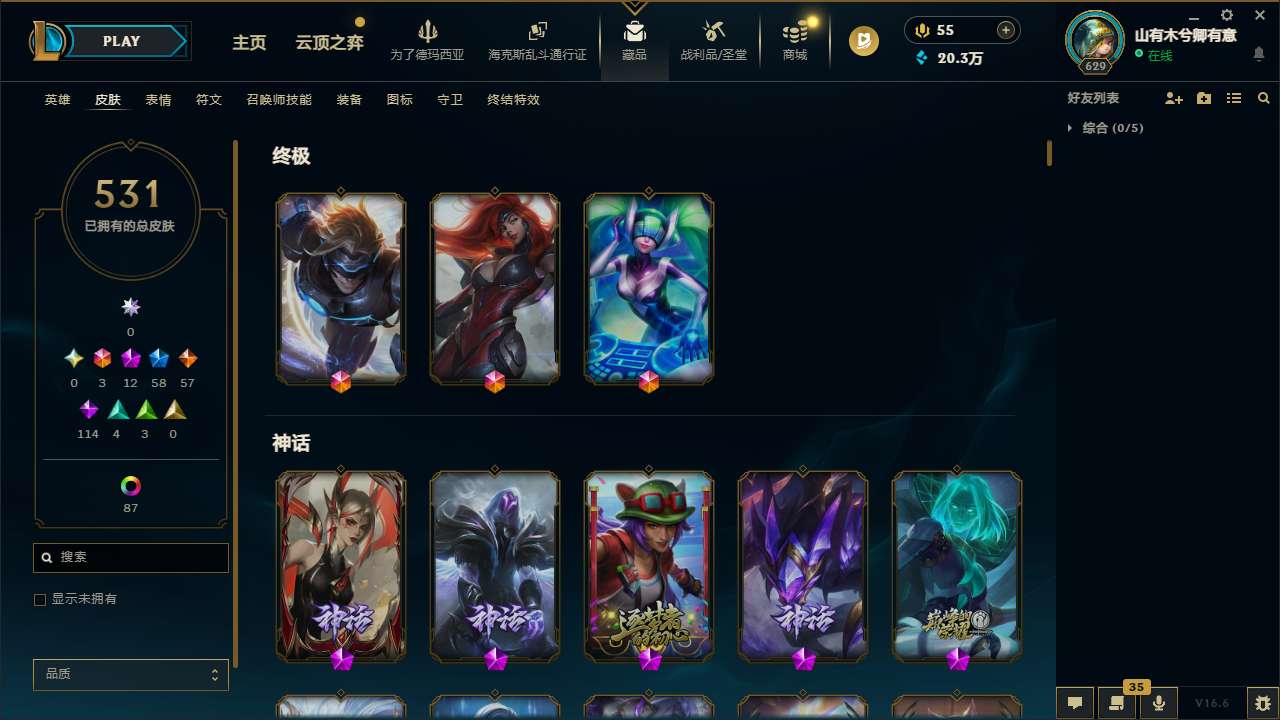Screen dimensions: 1280x720
Task: Search friends using the magnifier icon
Action: tap(1263, 98)
